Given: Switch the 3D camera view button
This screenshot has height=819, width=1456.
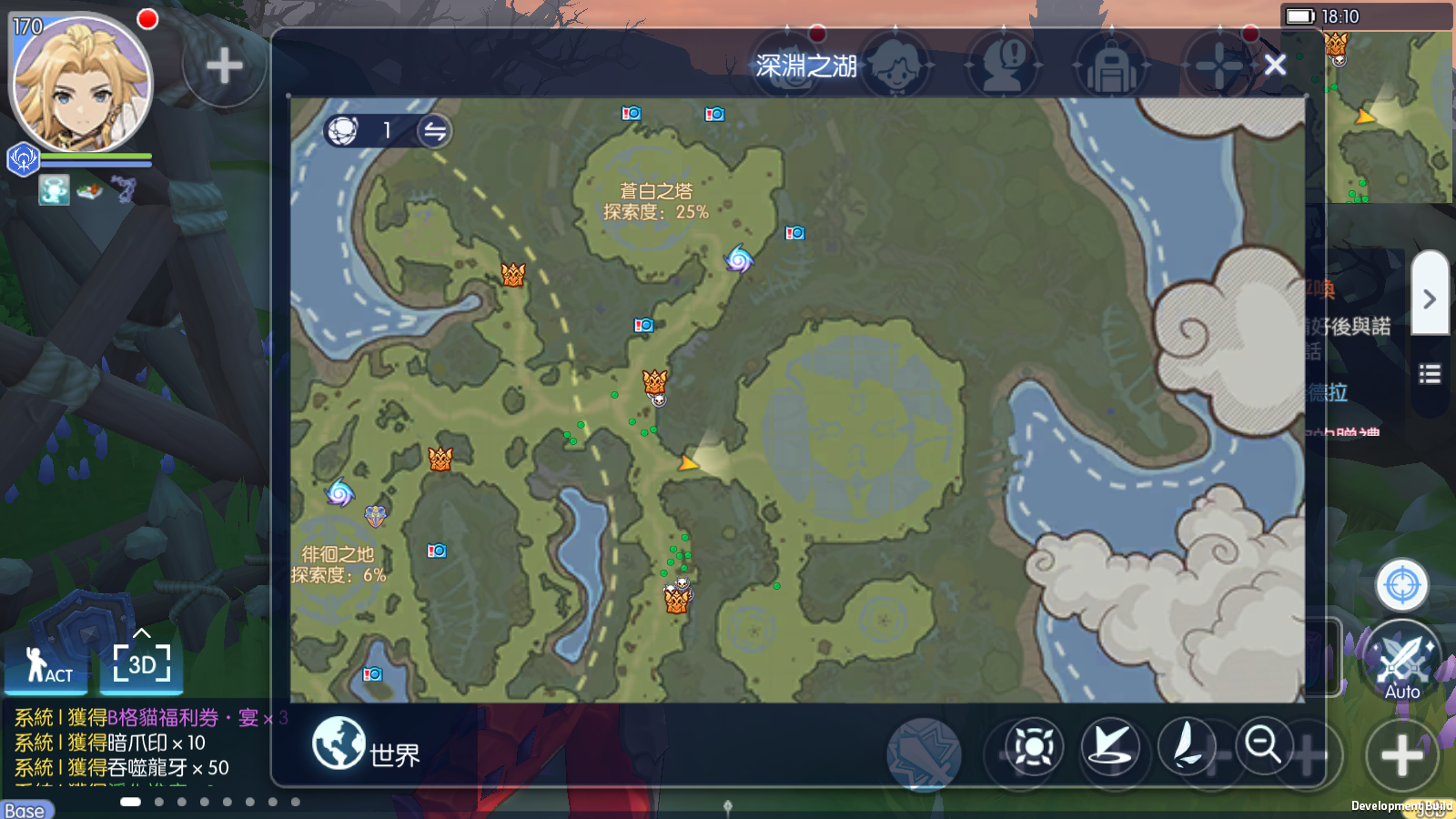Looking at the screenshot, I should pyautogui.click(x=142, y=664).
